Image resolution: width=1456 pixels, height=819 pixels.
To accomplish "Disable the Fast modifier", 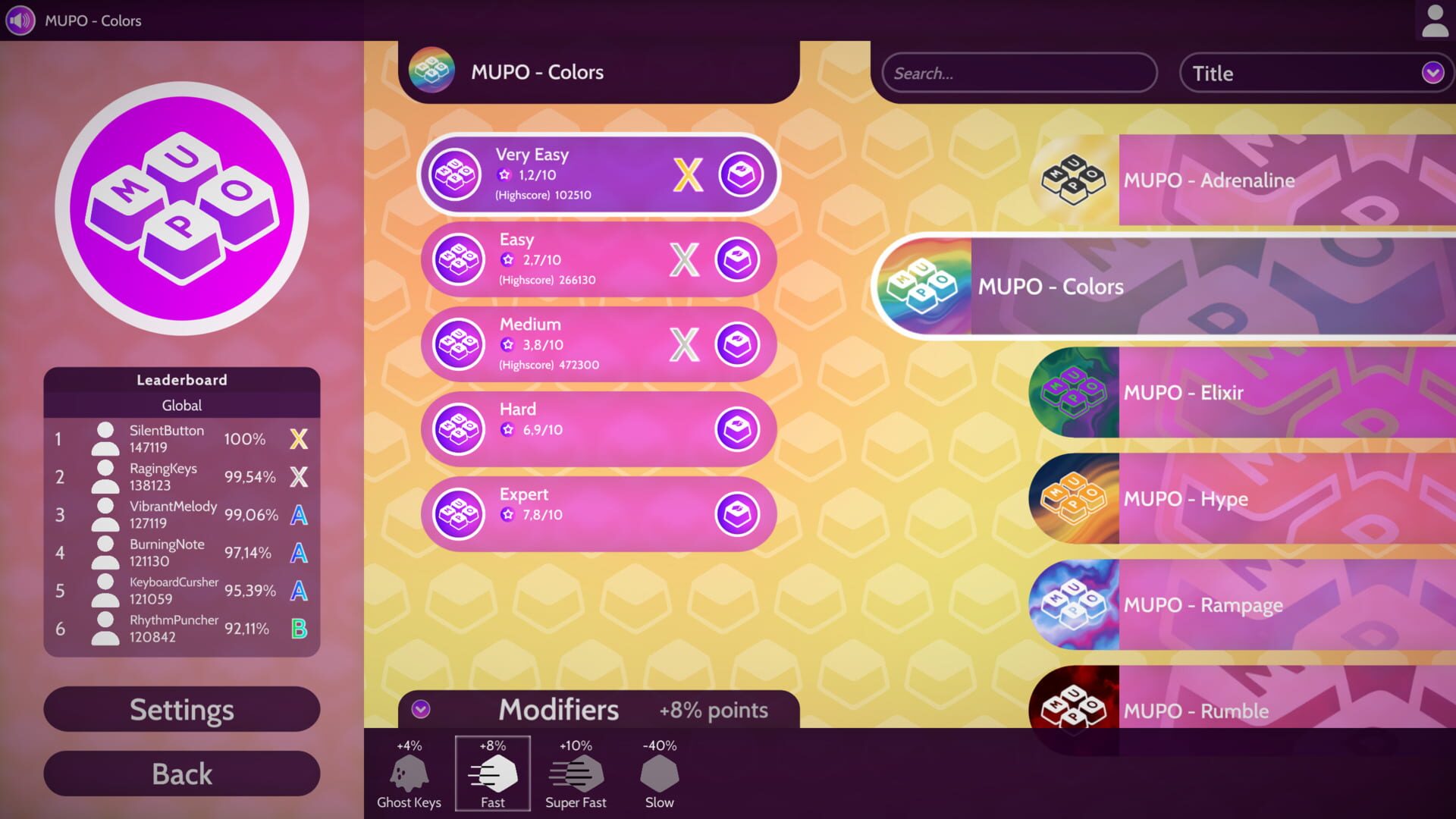I will pyautogui.click(x=492, y=773).
